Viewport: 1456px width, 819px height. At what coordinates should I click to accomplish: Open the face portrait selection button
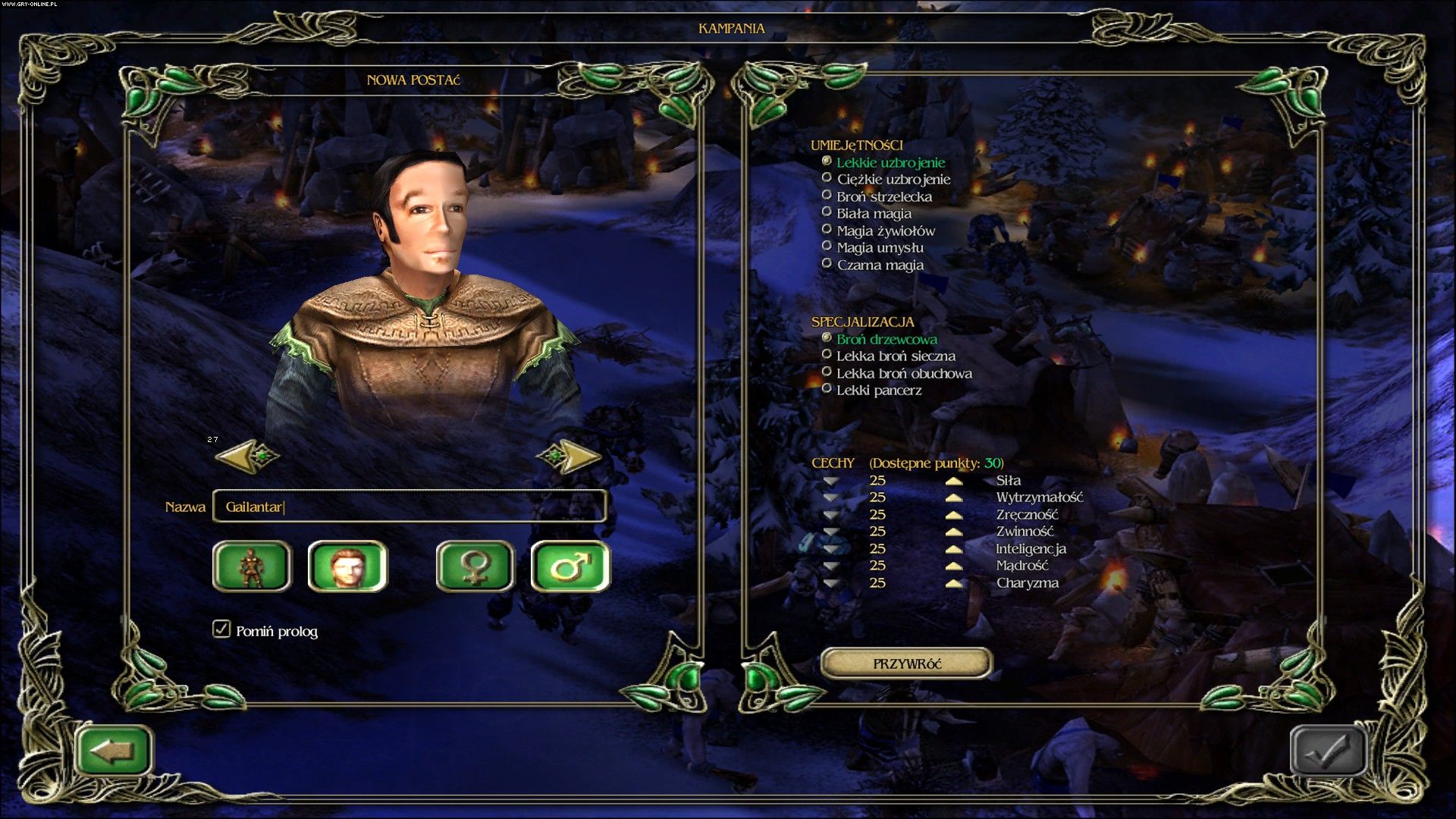(347, 566)
